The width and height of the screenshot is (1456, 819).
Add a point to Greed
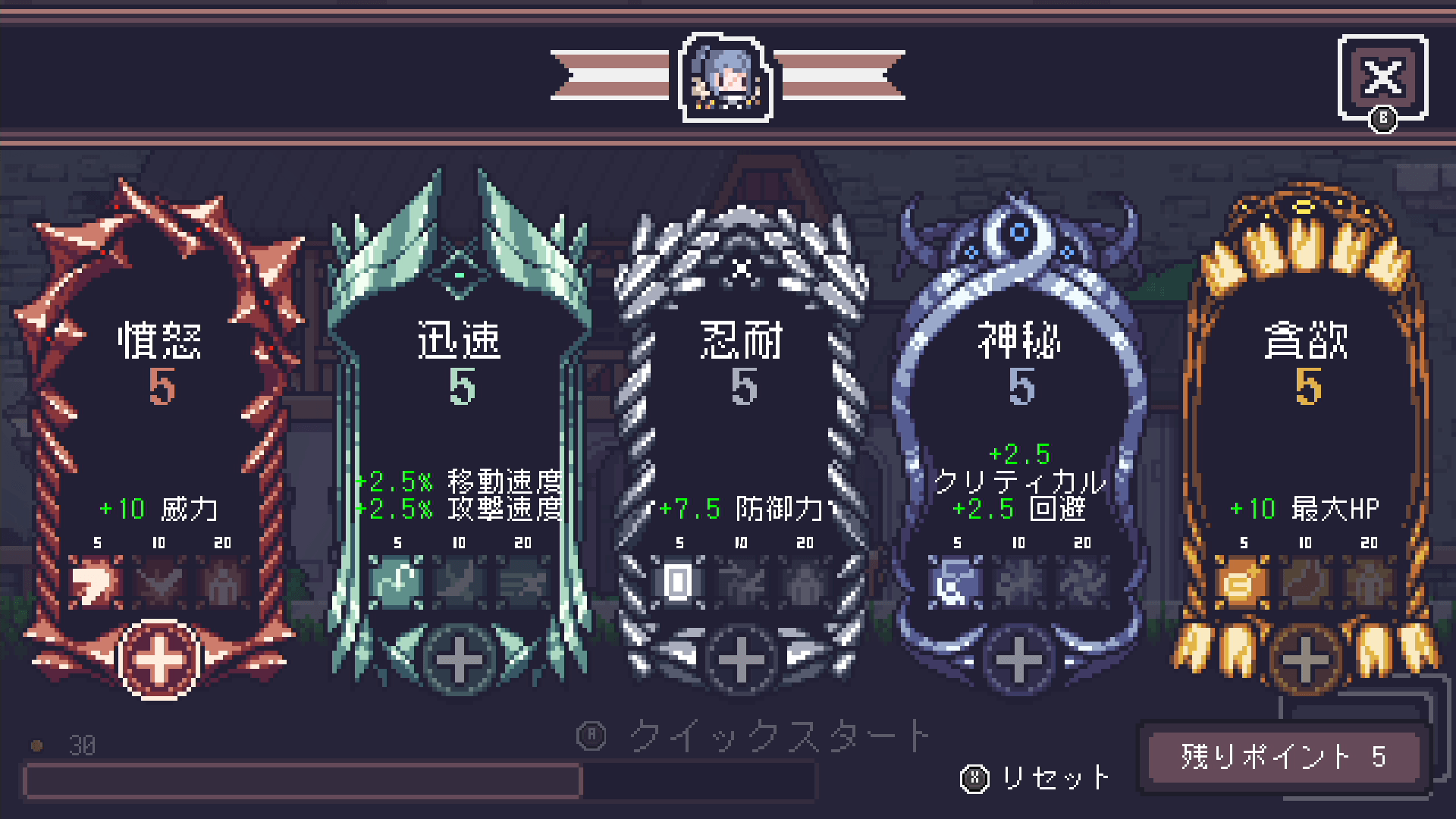point(1307,660)
